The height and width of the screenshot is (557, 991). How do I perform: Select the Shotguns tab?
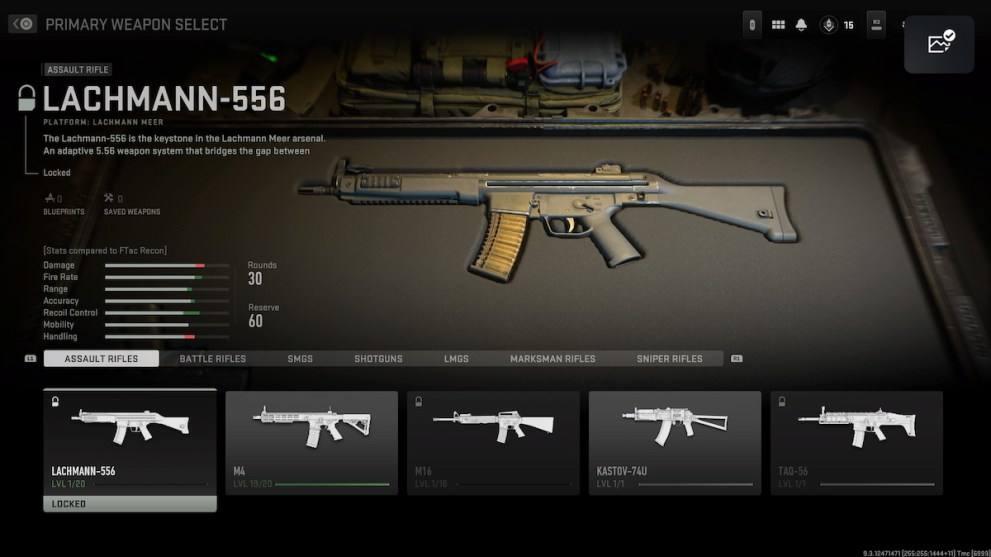pos(378,358)
